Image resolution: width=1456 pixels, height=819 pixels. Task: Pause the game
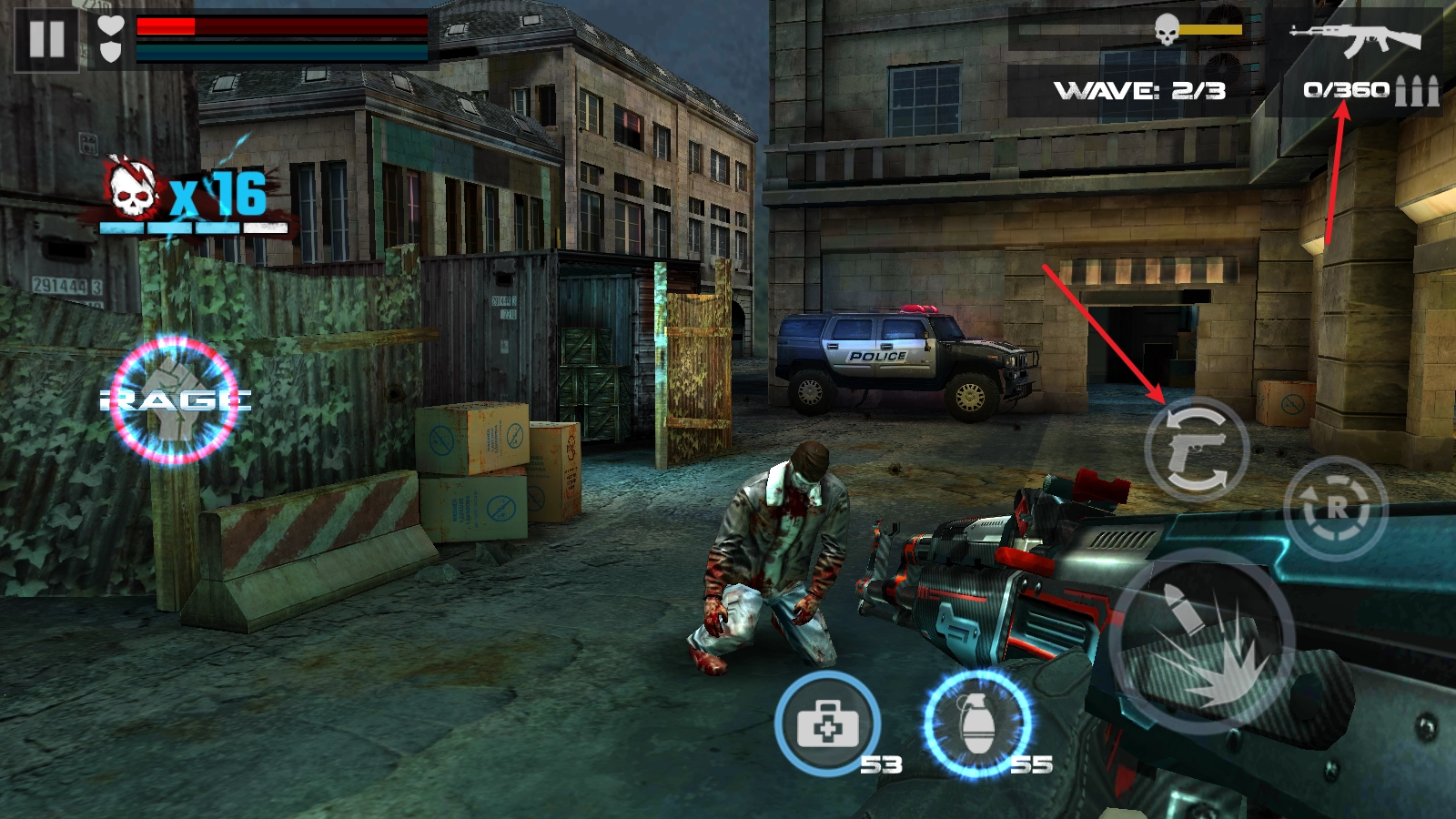click(46, 39)
